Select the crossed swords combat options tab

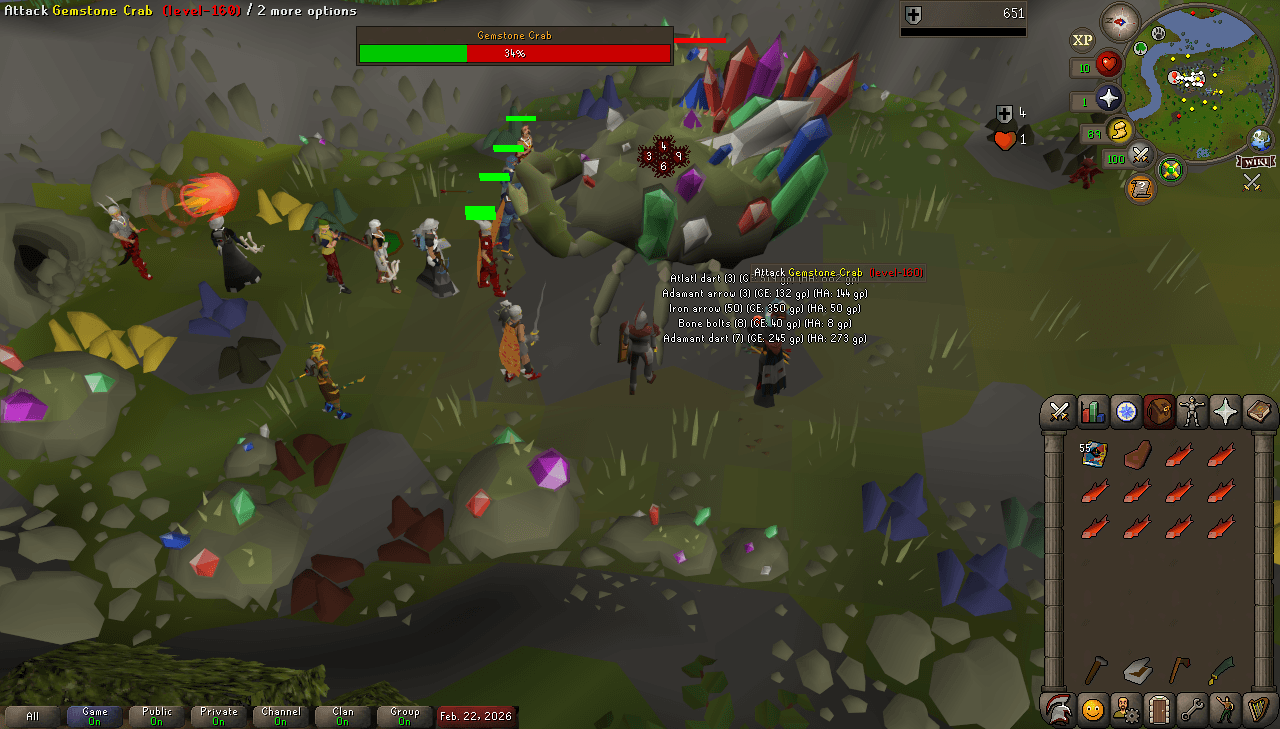click(1058, 412)
